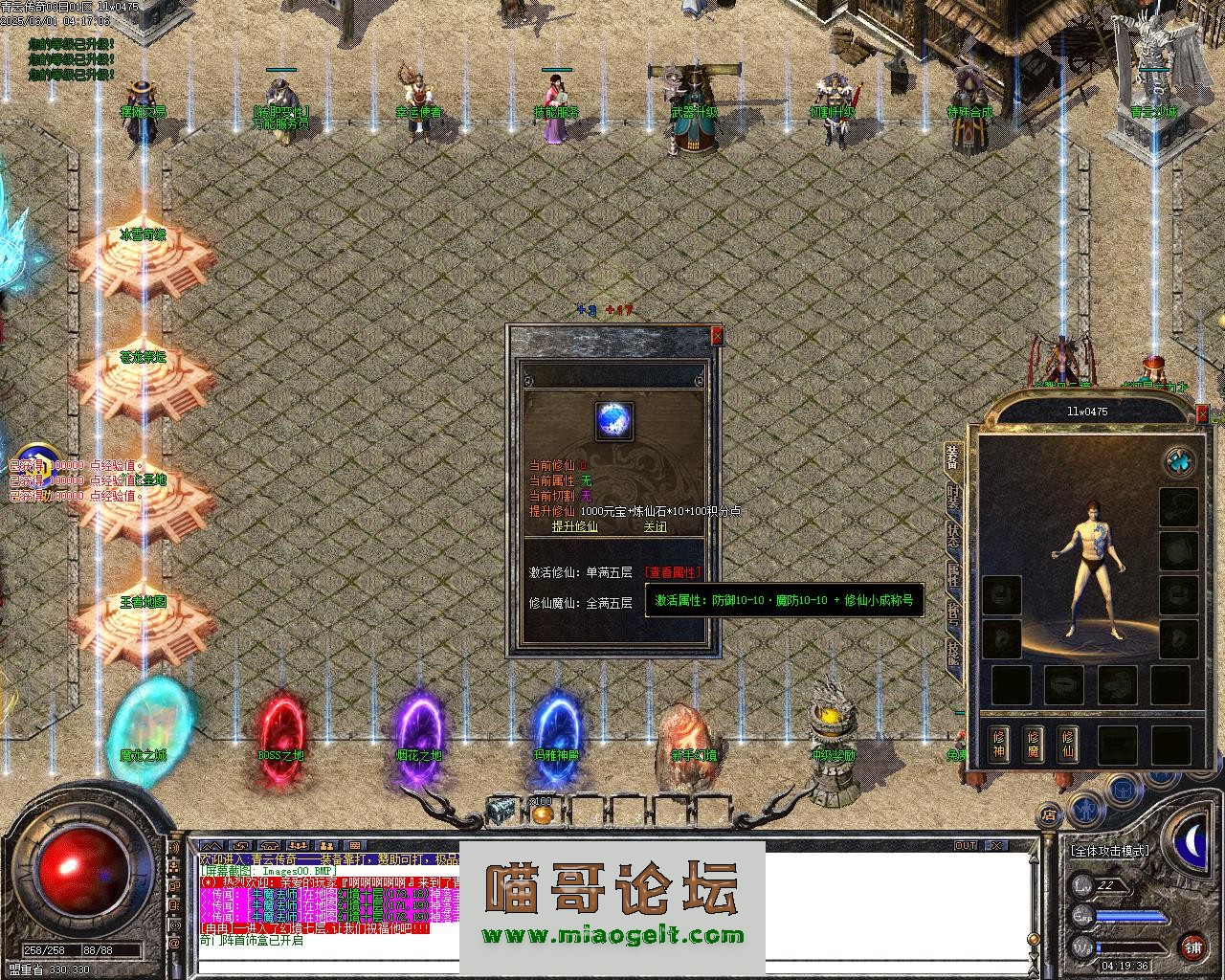The height and width of the screenshot is (980, 1225).
Task: Close the character equipment panel
Action: tap(1203, 413)
